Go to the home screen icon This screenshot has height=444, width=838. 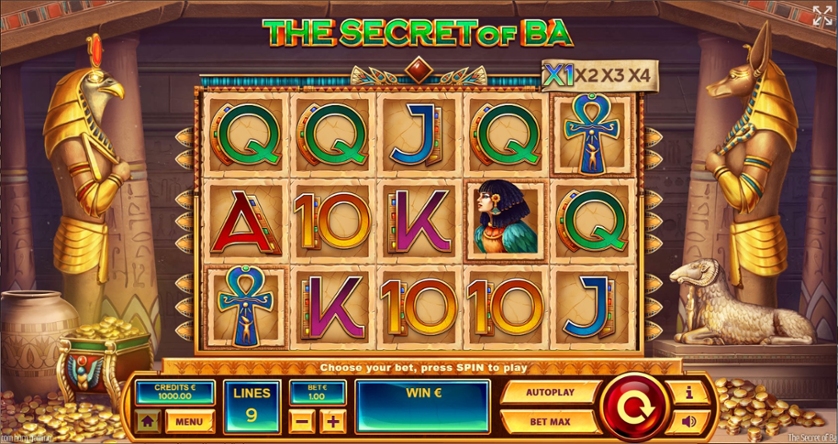pos(148,422)
